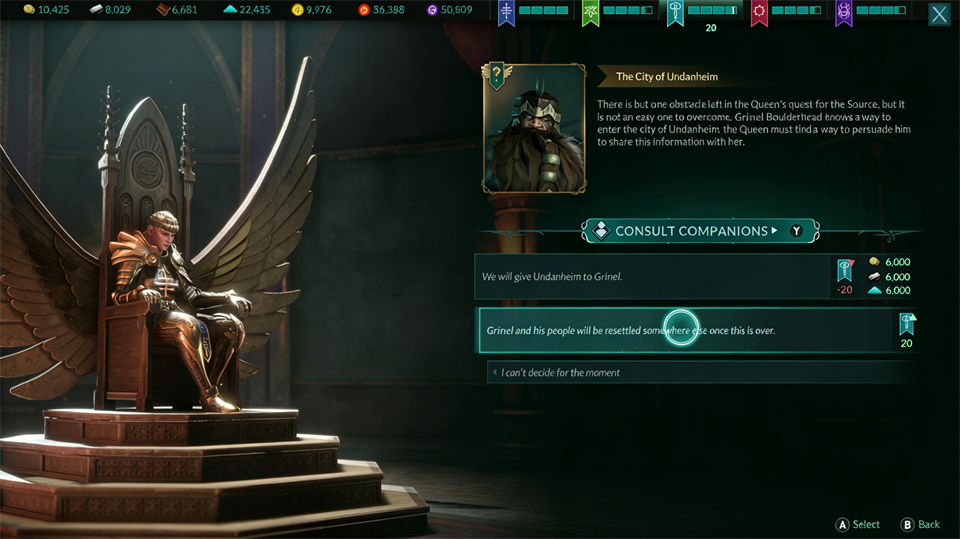Viewport: 960px width, 539px height.
Task: Choose "We will give Undanheim to Grinel"
Action: [x=655, y=276]
